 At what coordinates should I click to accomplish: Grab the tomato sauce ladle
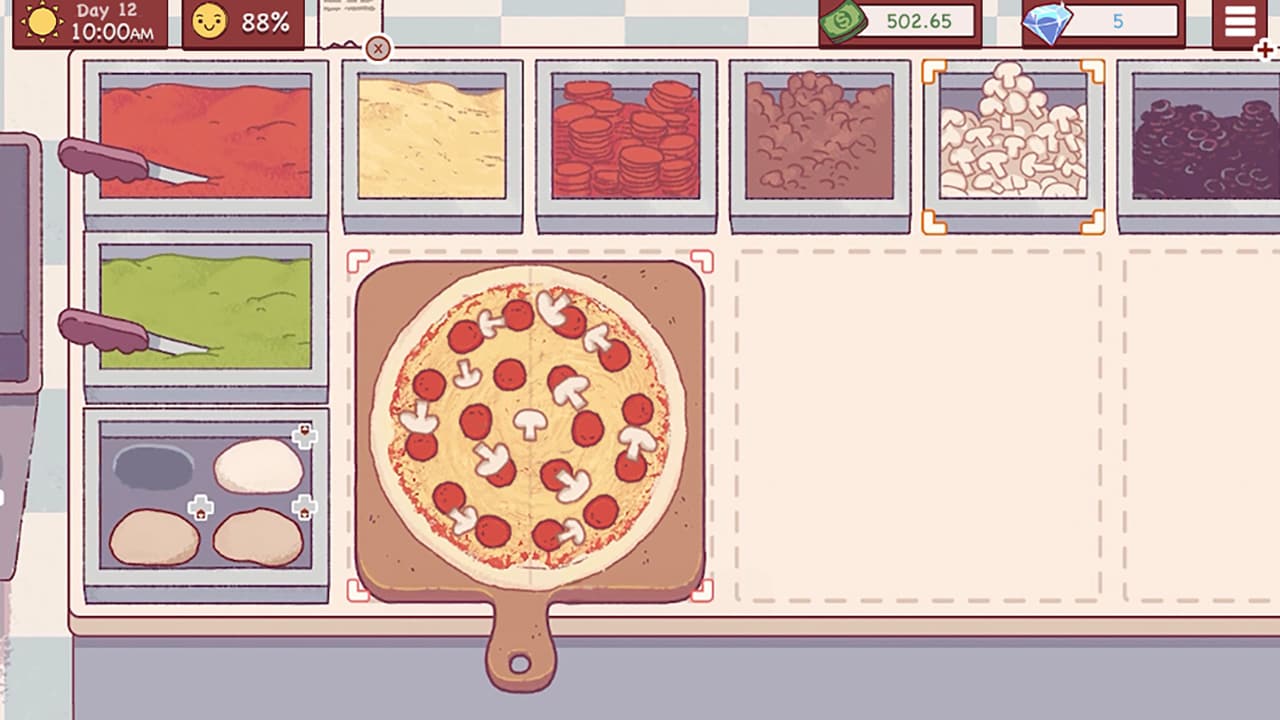[x=100, y=160]
